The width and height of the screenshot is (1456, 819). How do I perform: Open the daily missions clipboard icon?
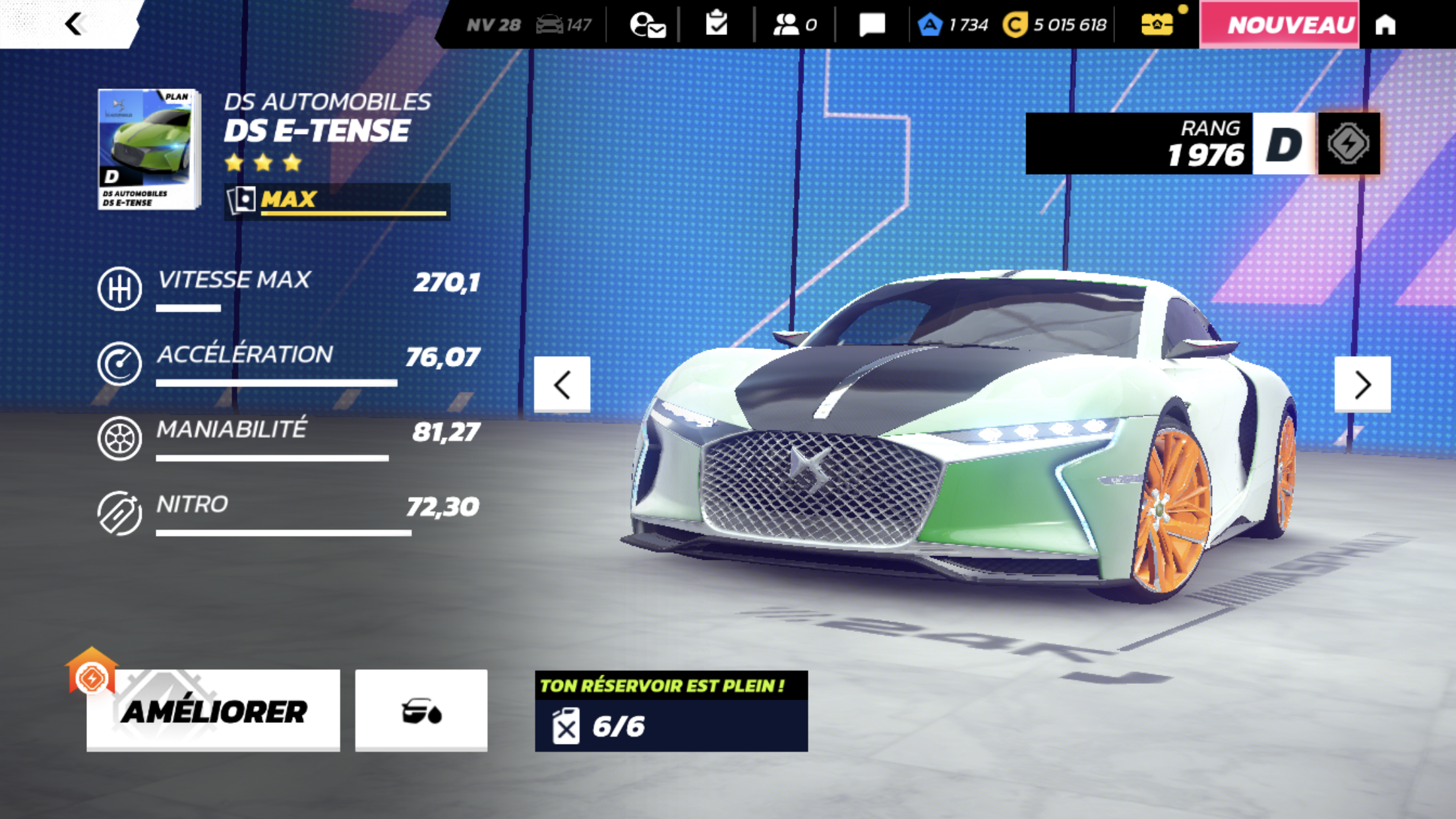tap(716, 24)
